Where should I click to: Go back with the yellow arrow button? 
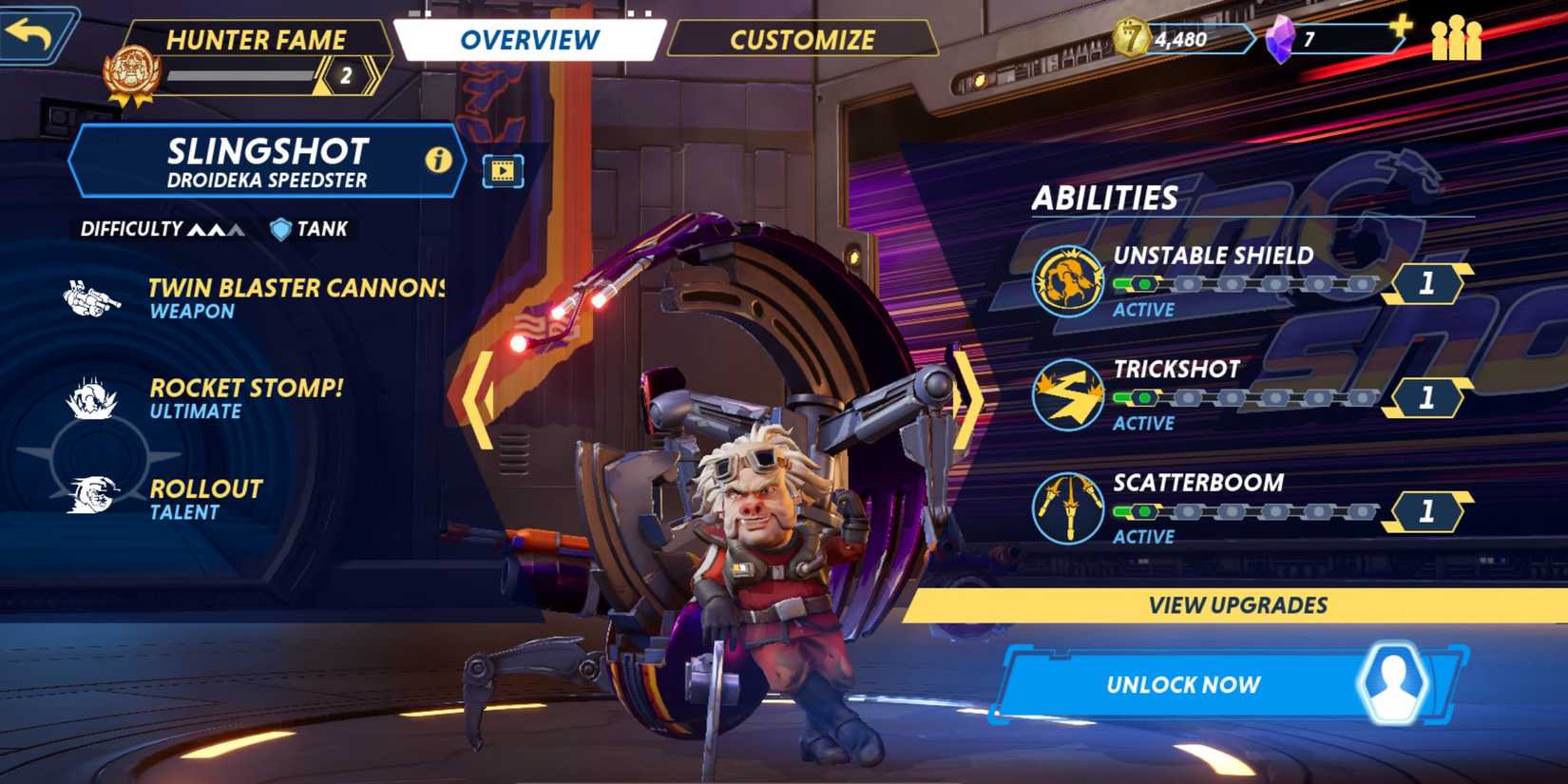(x=34, y=35)
